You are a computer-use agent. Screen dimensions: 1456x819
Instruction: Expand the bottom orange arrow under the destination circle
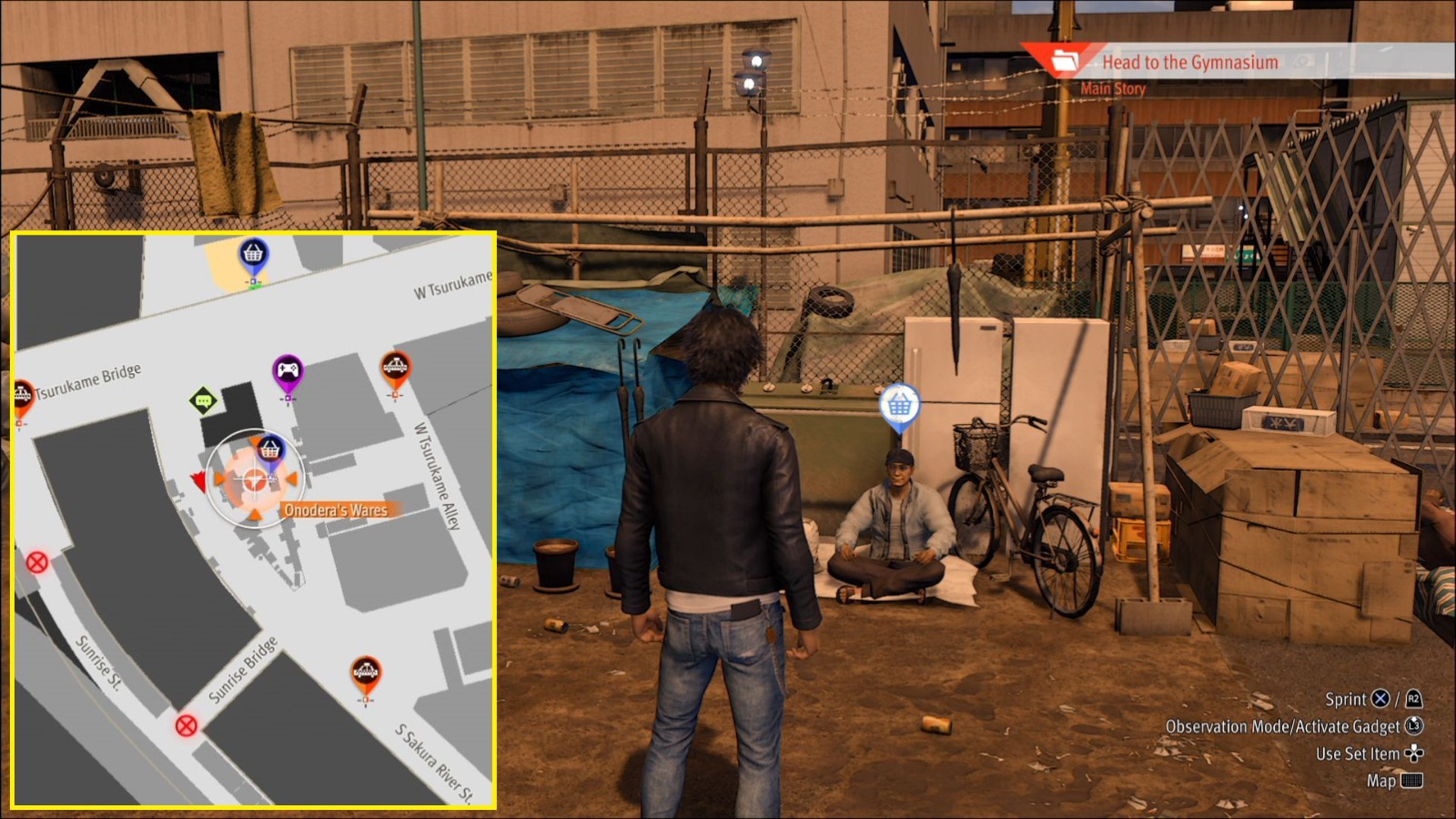point(256,515)
